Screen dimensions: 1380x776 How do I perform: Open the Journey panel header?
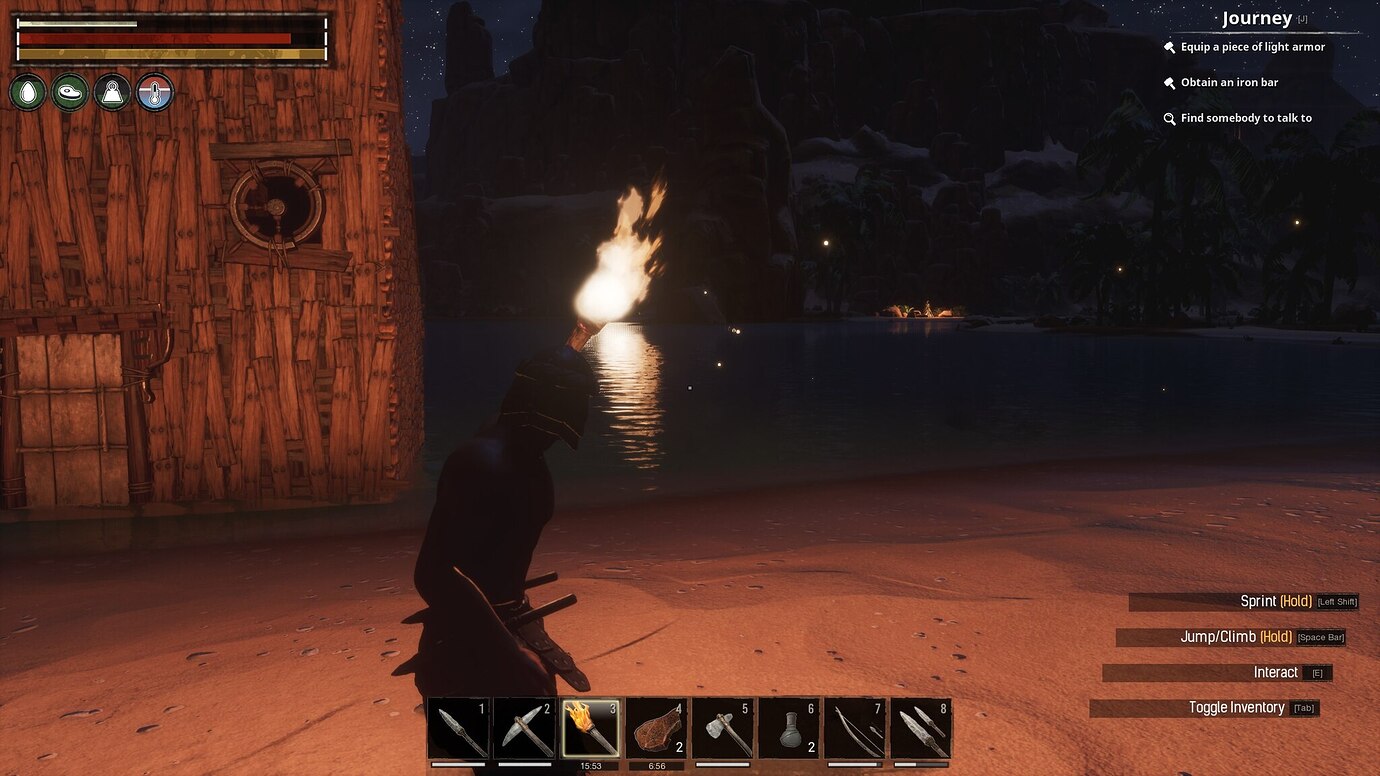click(x=1256, y=17)
